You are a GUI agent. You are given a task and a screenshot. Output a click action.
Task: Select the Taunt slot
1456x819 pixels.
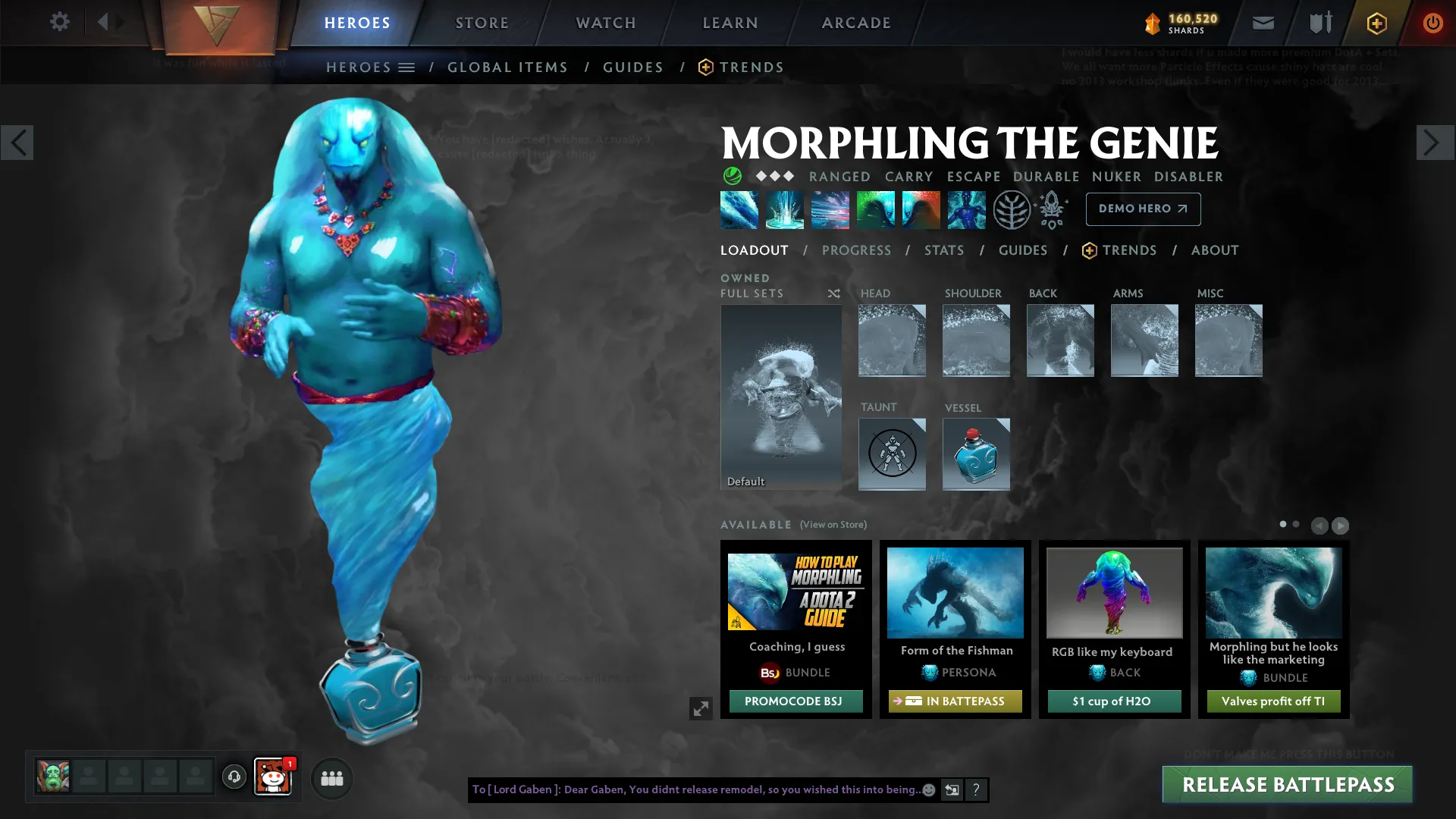(892, 453)
